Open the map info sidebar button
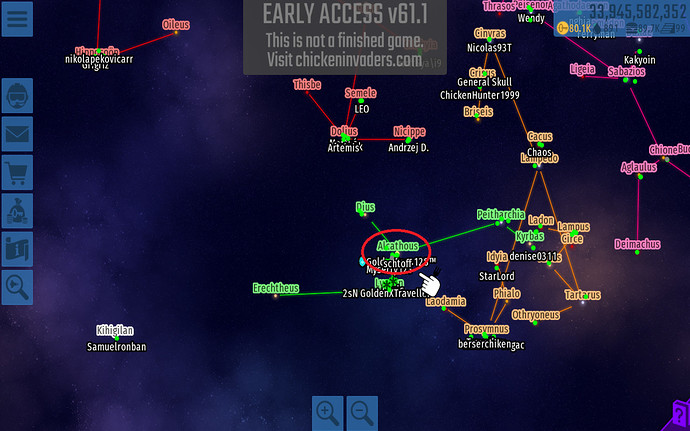This screenshot has height=431, width=690. tap(18, 249)
